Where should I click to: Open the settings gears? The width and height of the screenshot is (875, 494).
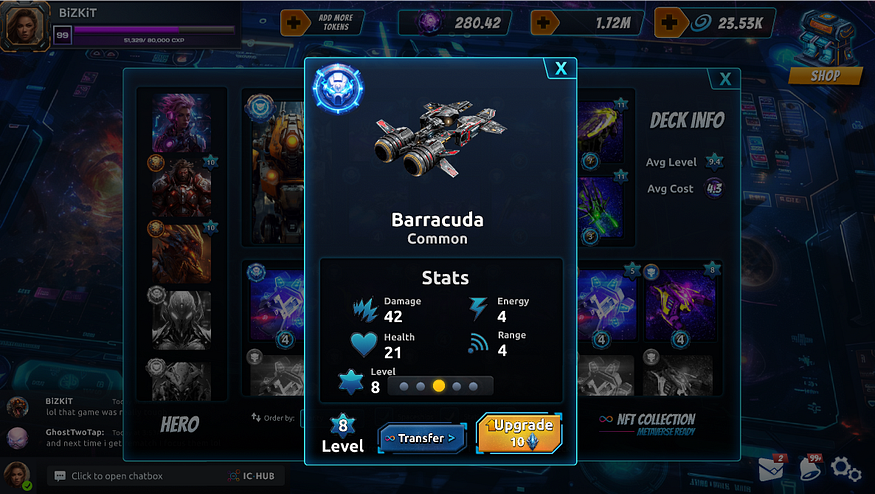tap(846, 469)
